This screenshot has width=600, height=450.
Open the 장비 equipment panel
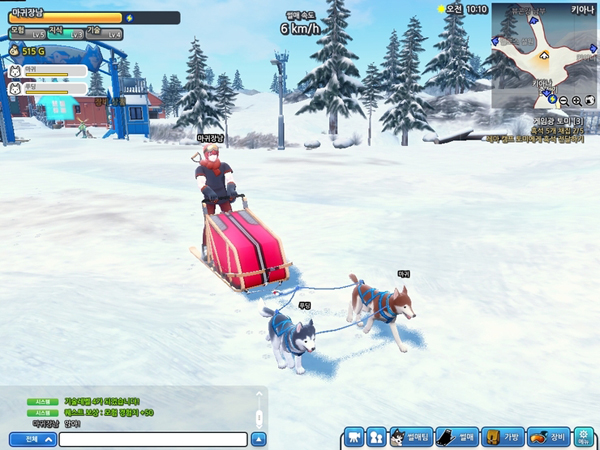[x=547, y=437]
